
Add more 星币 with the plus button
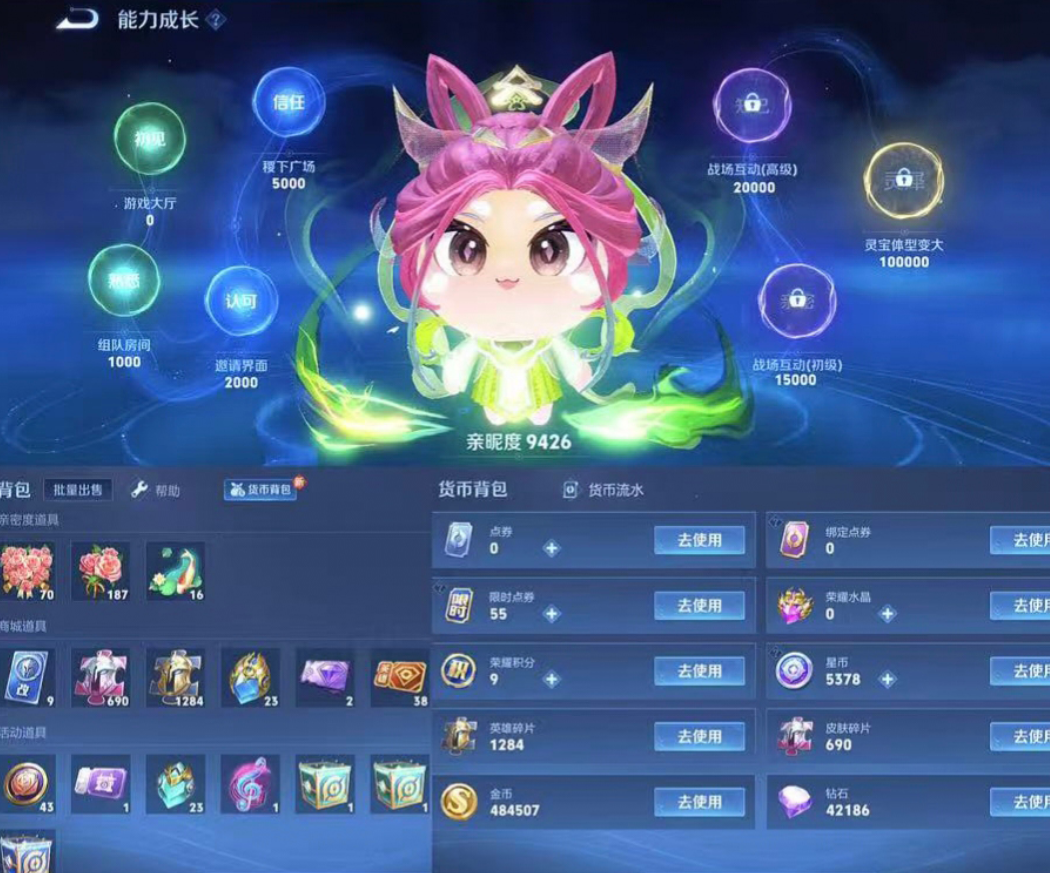887,680
